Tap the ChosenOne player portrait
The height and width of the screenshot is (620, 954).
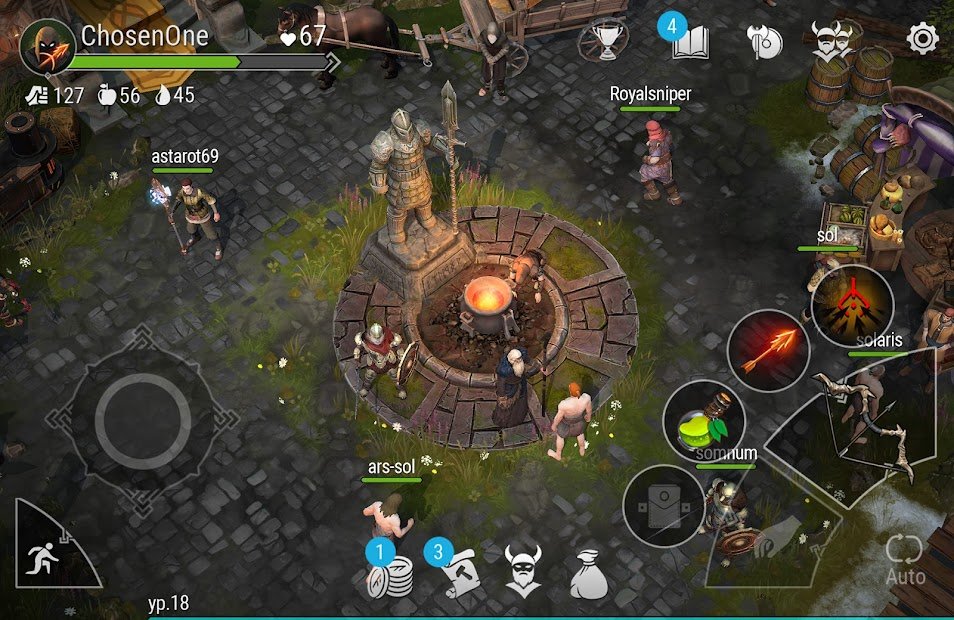(47, 46)
